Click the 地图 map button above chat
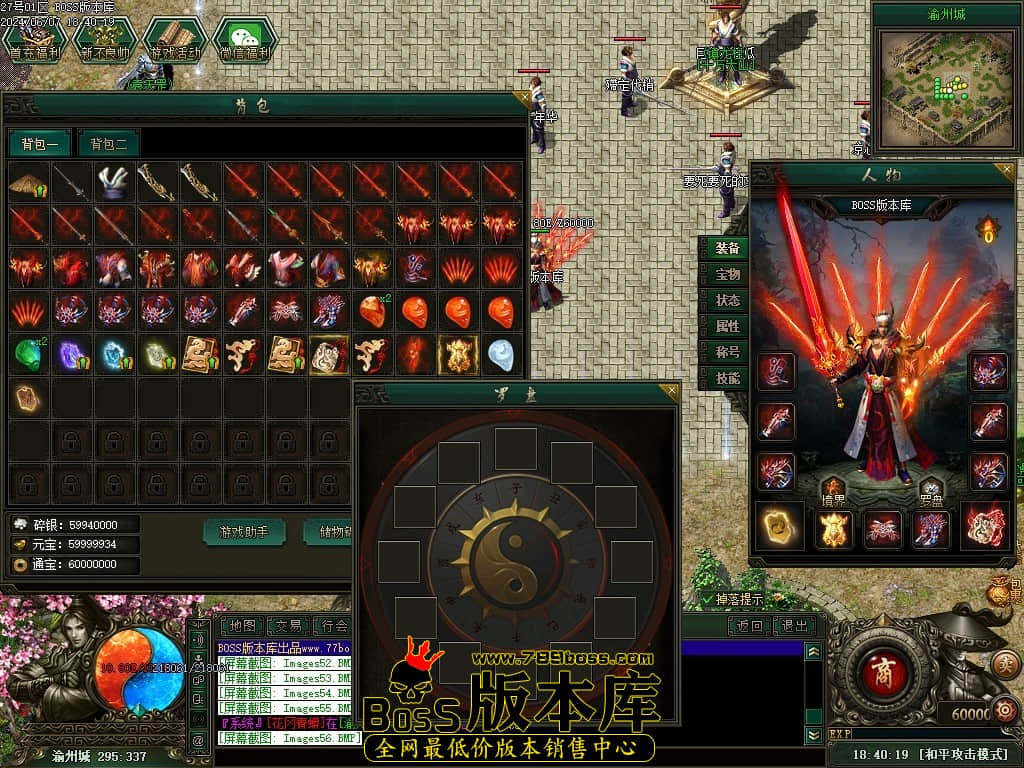 [241, 626]
